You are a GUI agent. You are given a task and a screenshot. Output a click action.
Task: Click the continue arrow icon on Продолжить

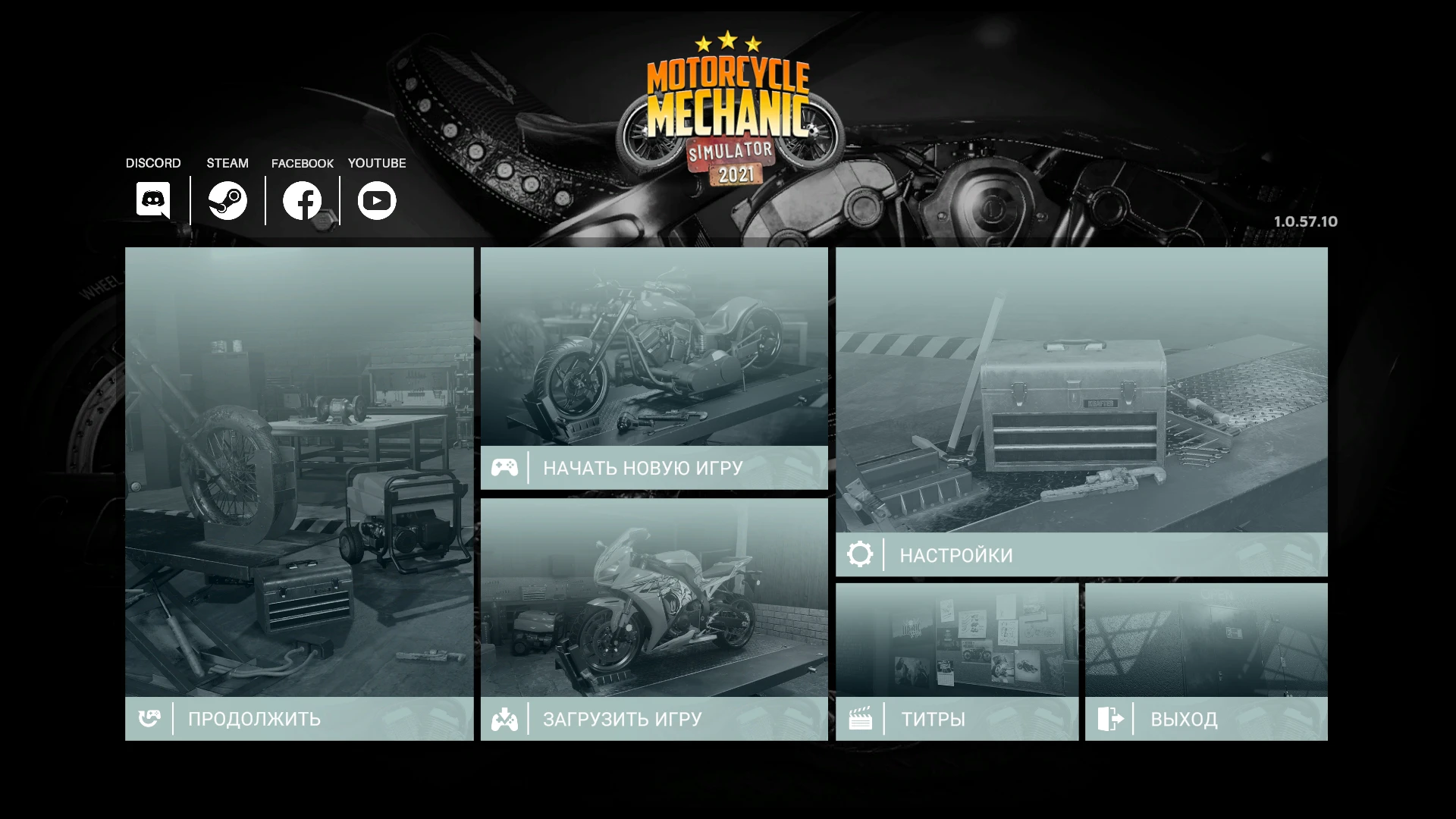(x=149, y=718)
